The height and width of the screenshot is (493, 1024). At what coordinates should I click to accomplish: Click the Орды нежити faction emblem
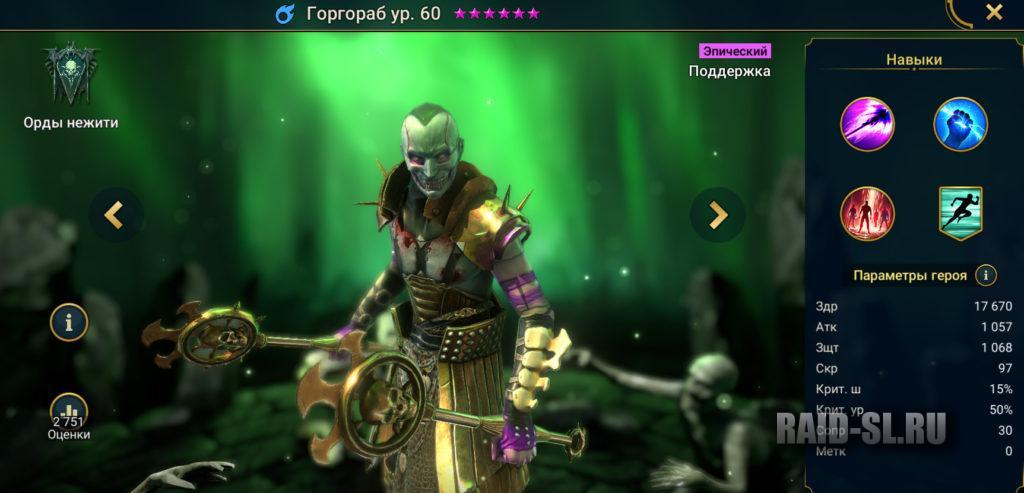(x=70, y=75)
